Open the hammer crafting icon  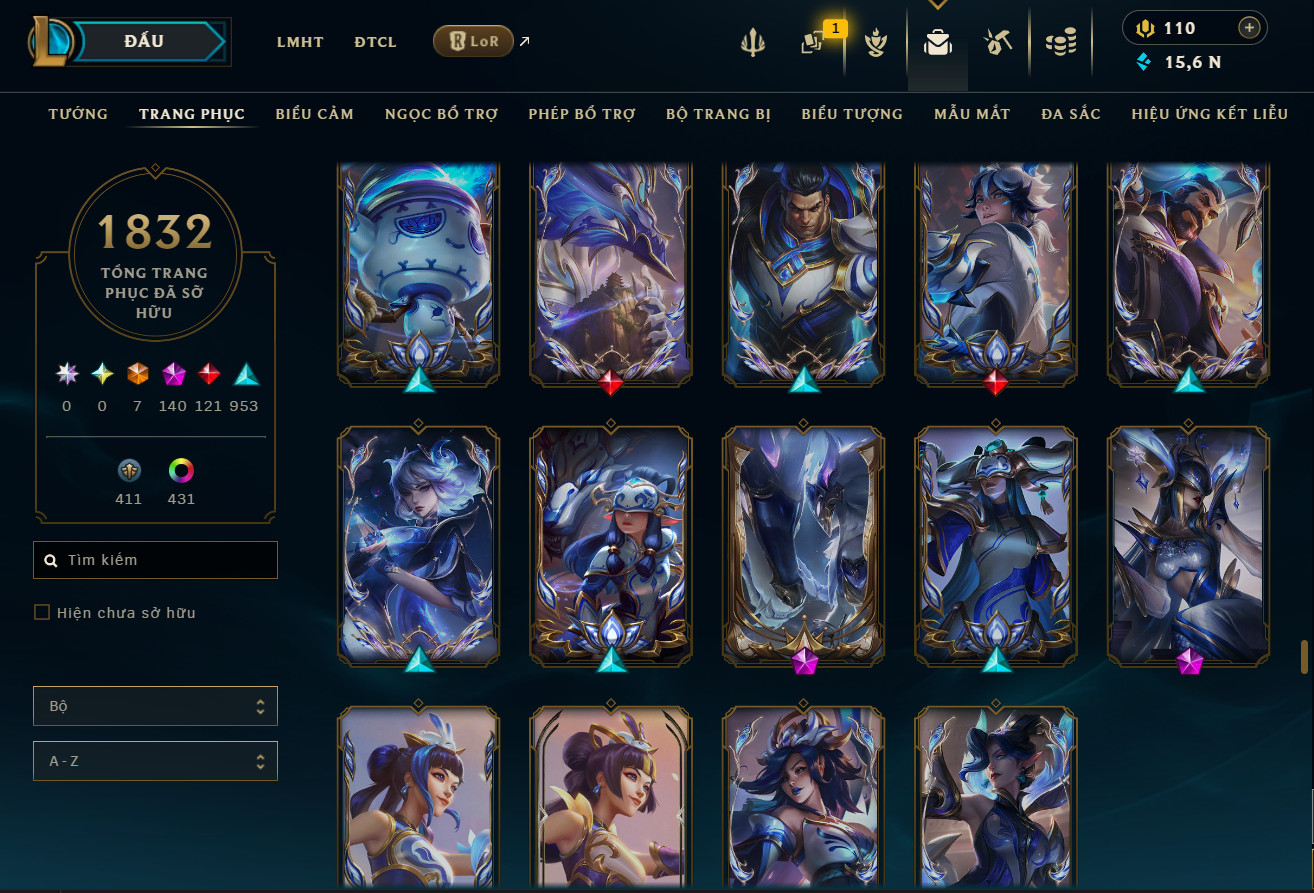coord(998,42)
